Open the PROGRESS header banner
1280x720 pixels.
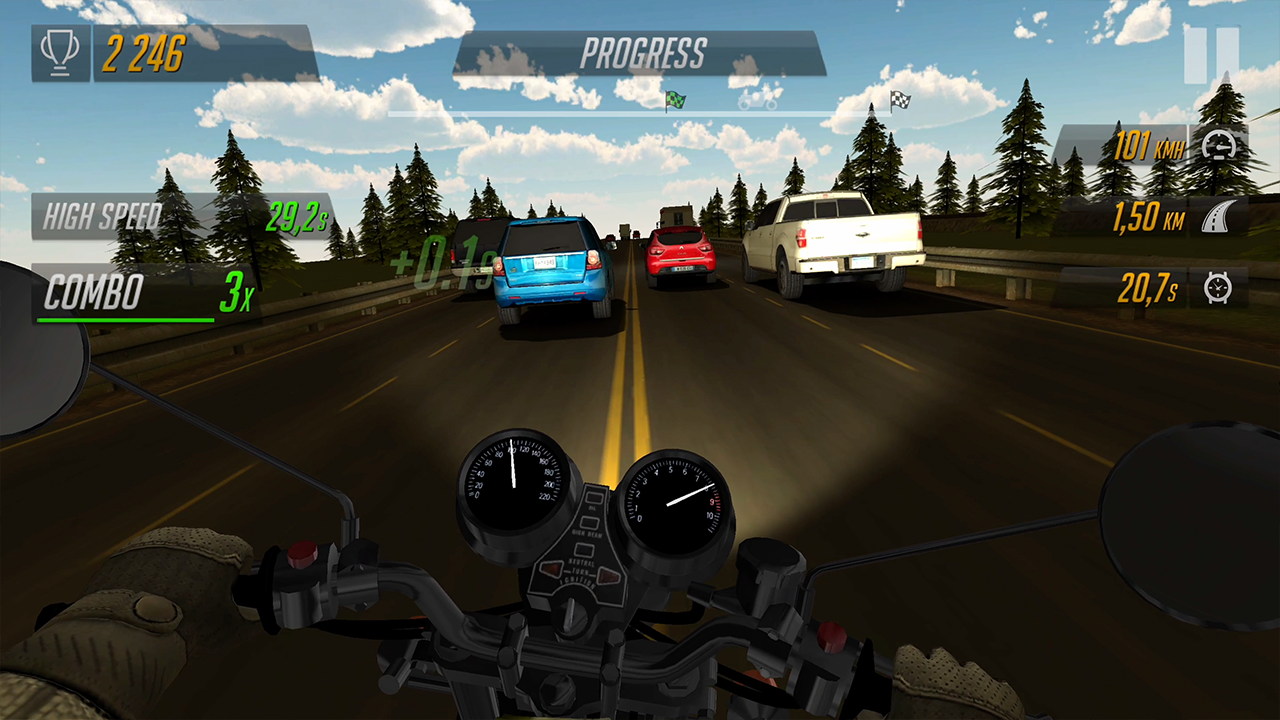(646, 54)
